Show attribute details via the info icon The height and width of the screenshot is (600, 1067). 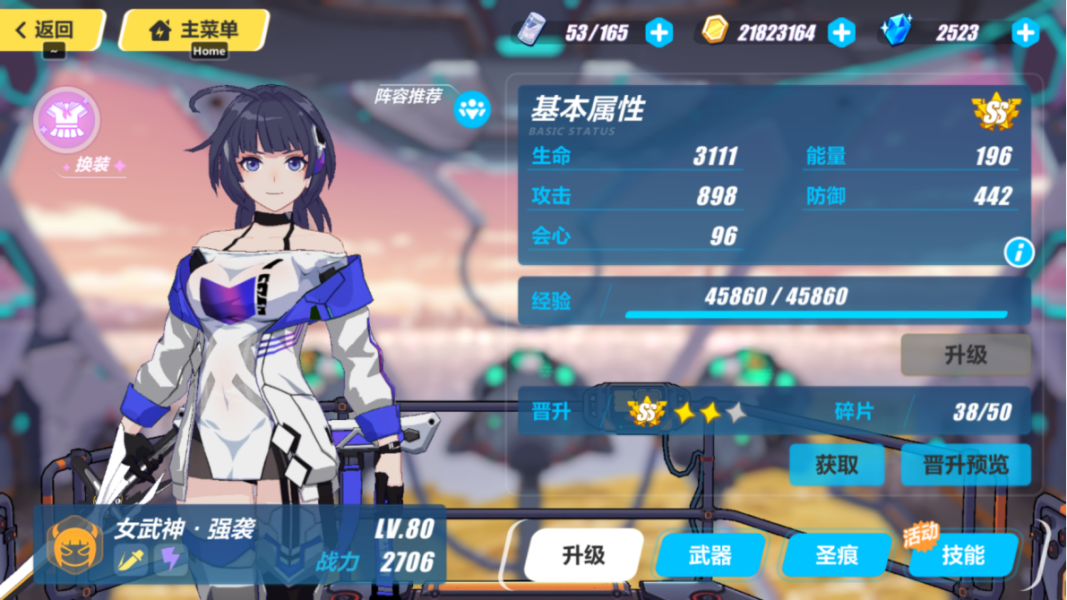tap(1018, 253)
